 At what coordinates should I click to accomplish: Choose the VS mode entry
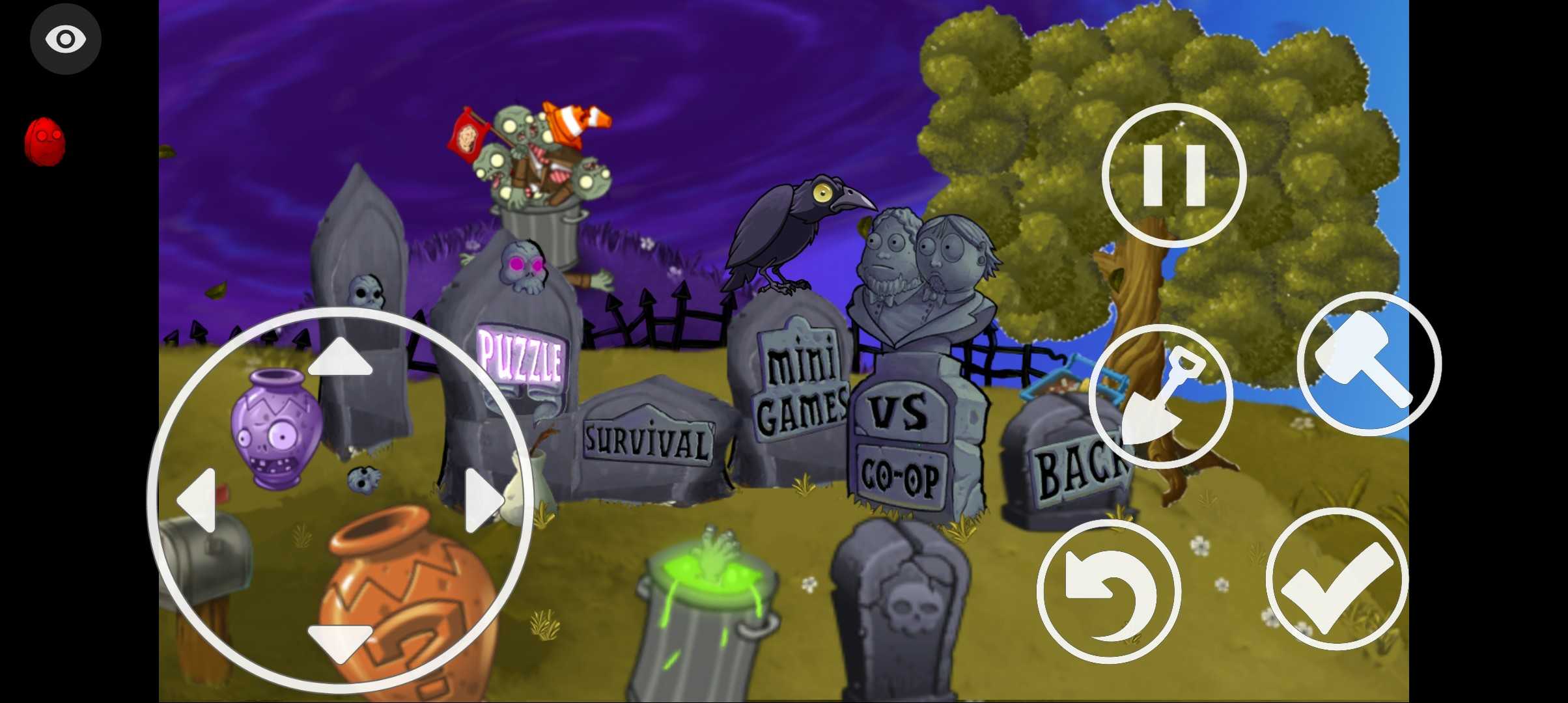point(899,411)
